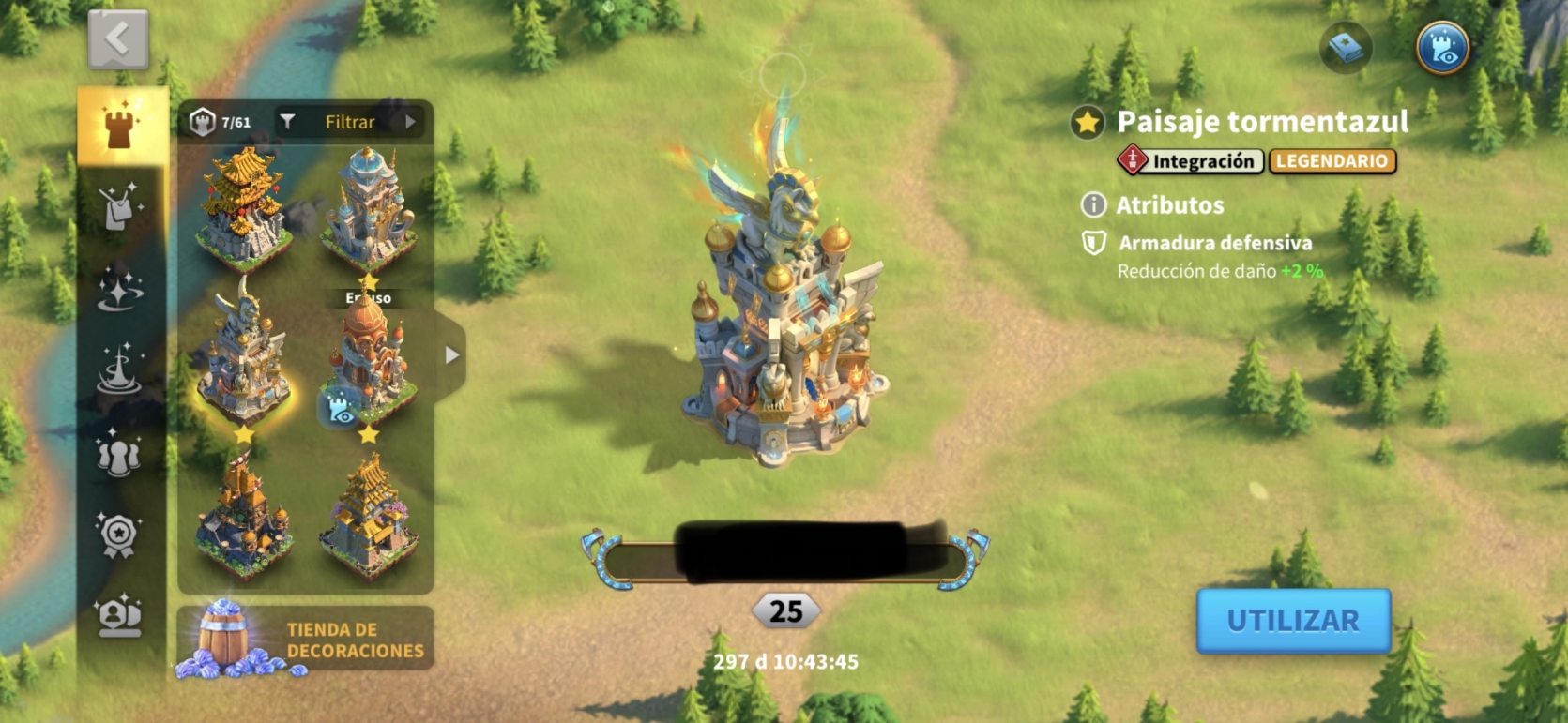Click the blue Utilizar button
This screenshot has width=1568, height=723.
coord(1293,620)
